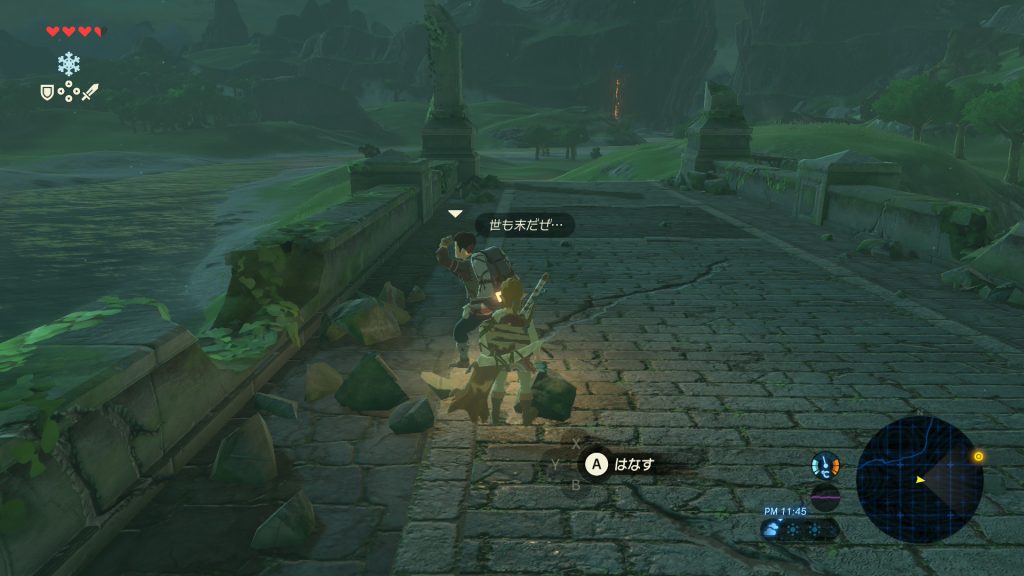Click the shield quick-select icon
This screenshot has width=1024, height=576.
[x=46, y=92]
